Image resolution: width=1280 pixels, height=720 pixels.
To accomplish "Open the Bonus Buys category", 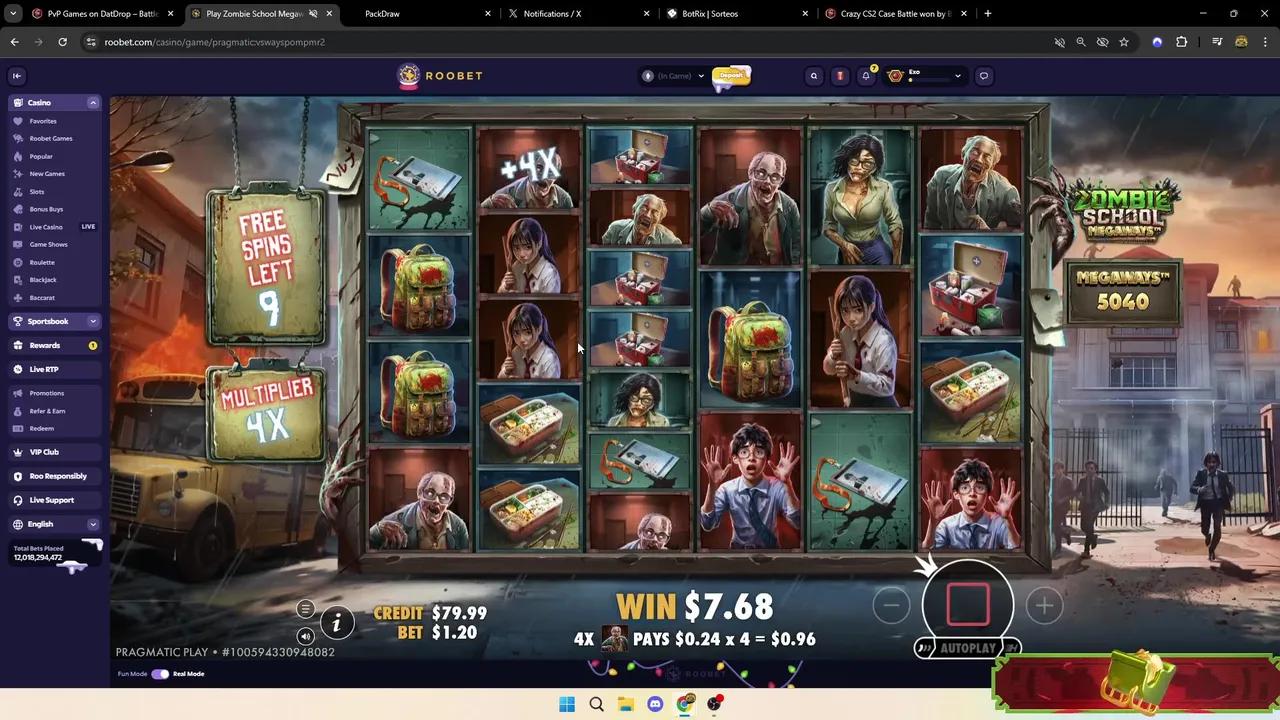I will coord(46,209).
